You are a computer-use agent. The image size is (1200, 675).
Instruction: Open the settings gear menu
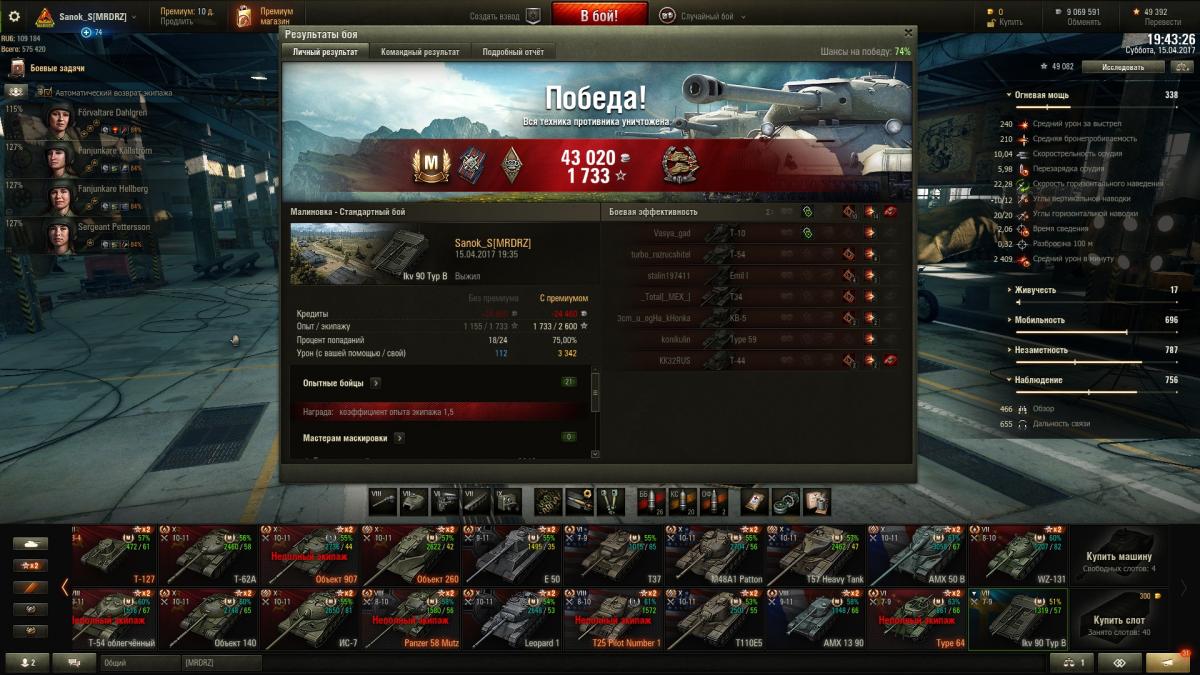[14, 16]
